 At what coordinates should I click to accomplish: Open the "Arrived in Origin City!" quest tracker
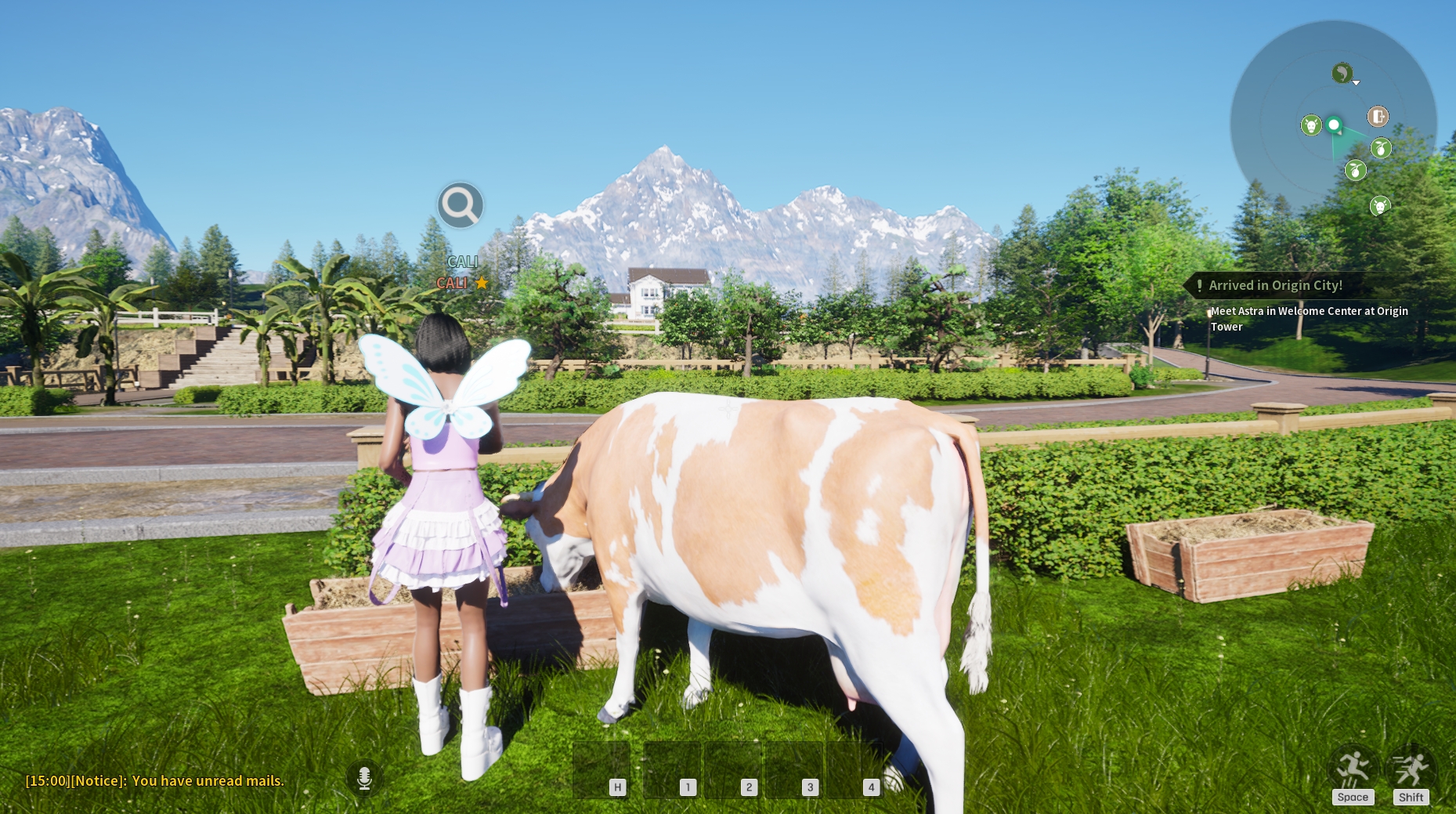(1275, 285)
